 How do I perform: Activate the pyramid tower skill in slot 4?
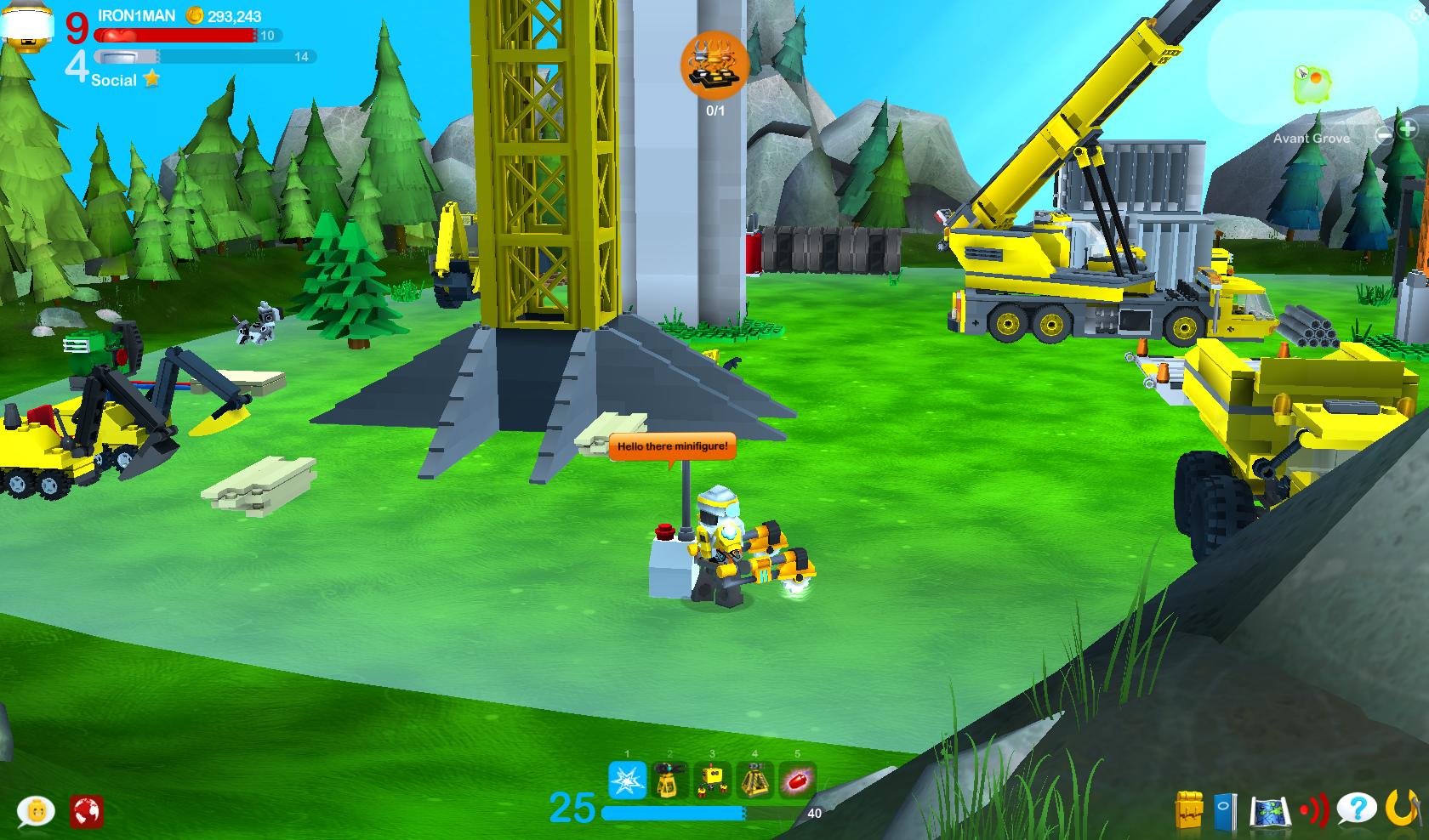tap(754, 780)
